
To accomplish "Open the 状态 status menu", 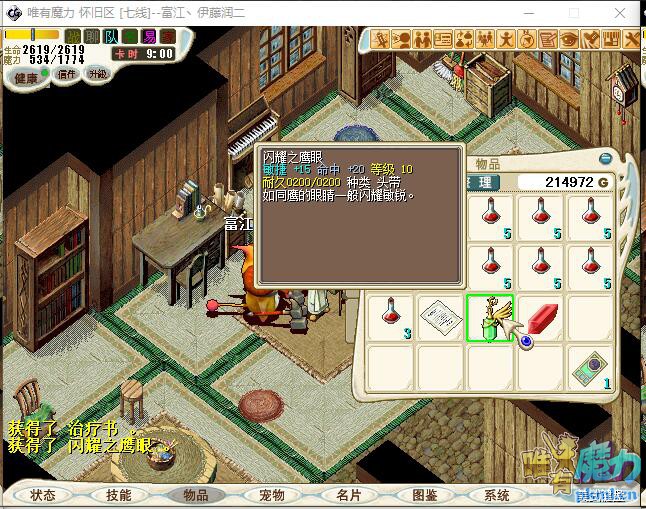I will (43, 495).
